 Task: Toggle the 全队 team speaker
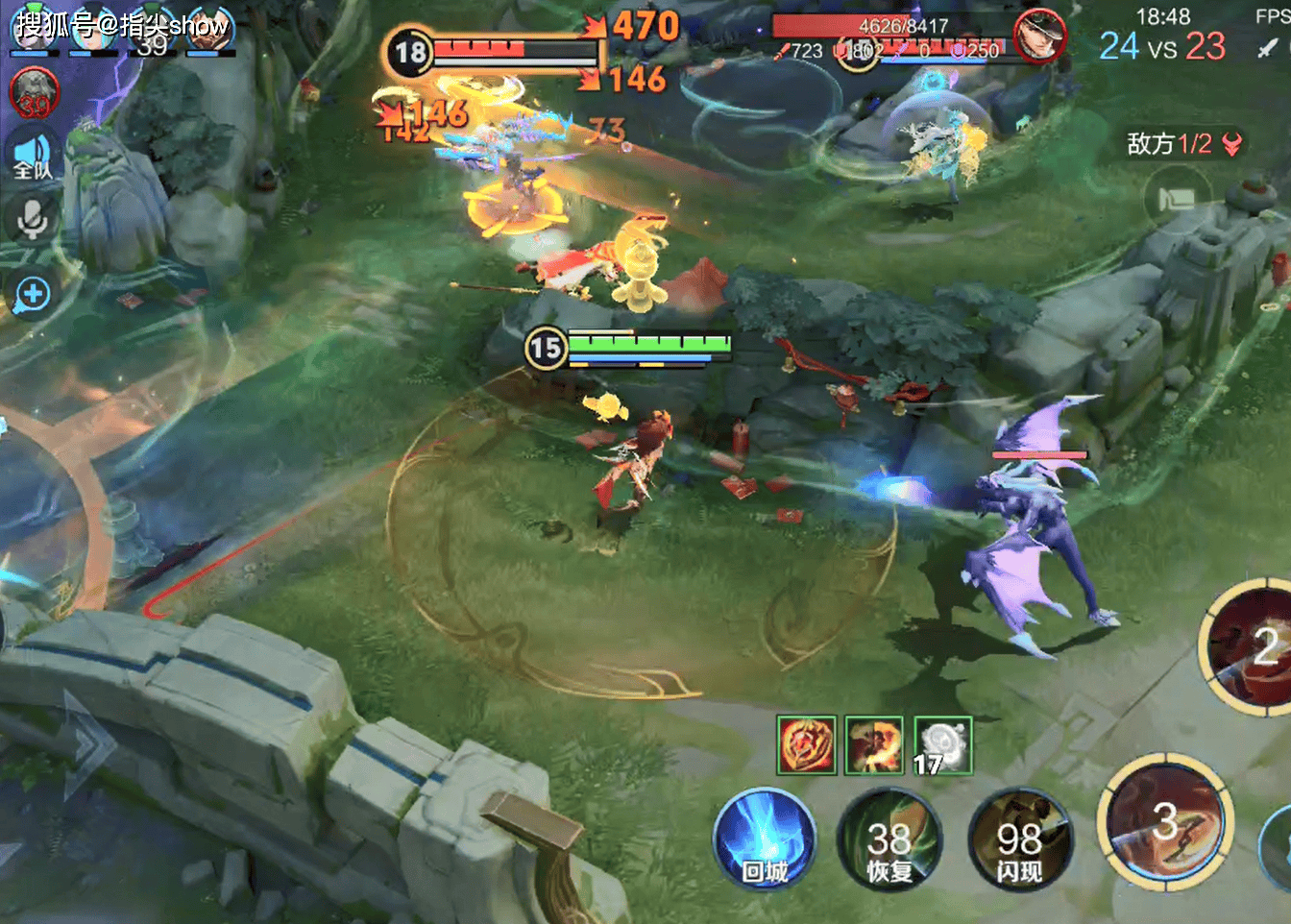click(x=33, y=157)
